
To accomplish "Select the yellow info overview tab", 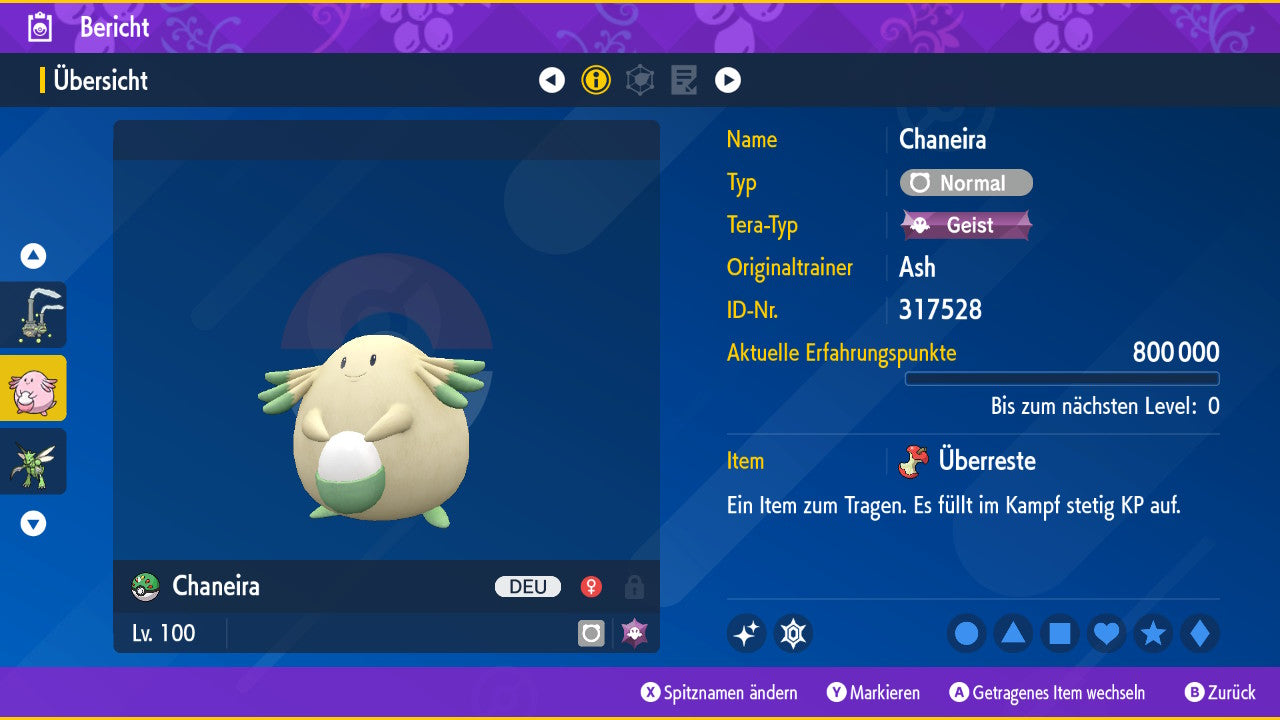I will click(596, 80).
